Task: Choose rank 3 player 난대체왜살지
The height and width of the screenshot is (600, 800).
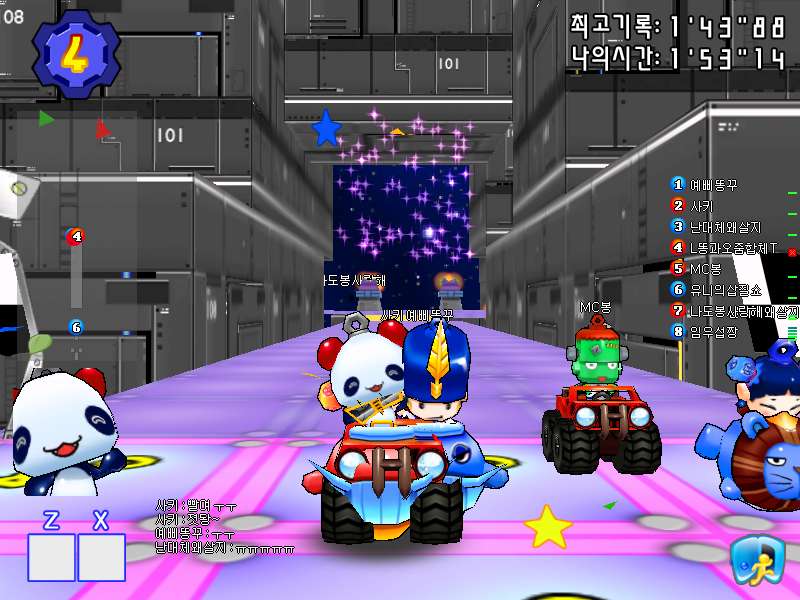Action: tap(724, 226)
